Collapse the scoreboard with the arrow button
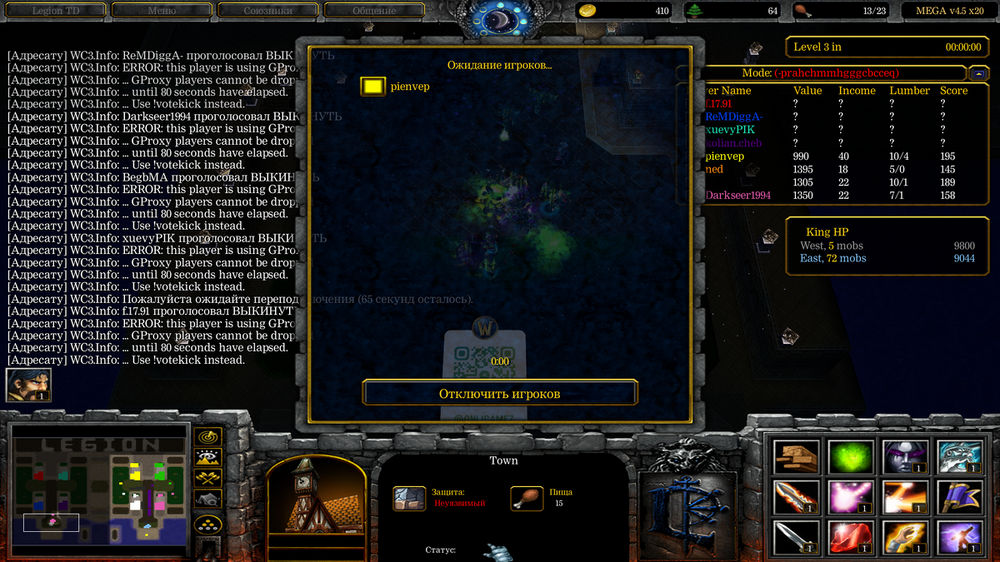 [977, 74]
